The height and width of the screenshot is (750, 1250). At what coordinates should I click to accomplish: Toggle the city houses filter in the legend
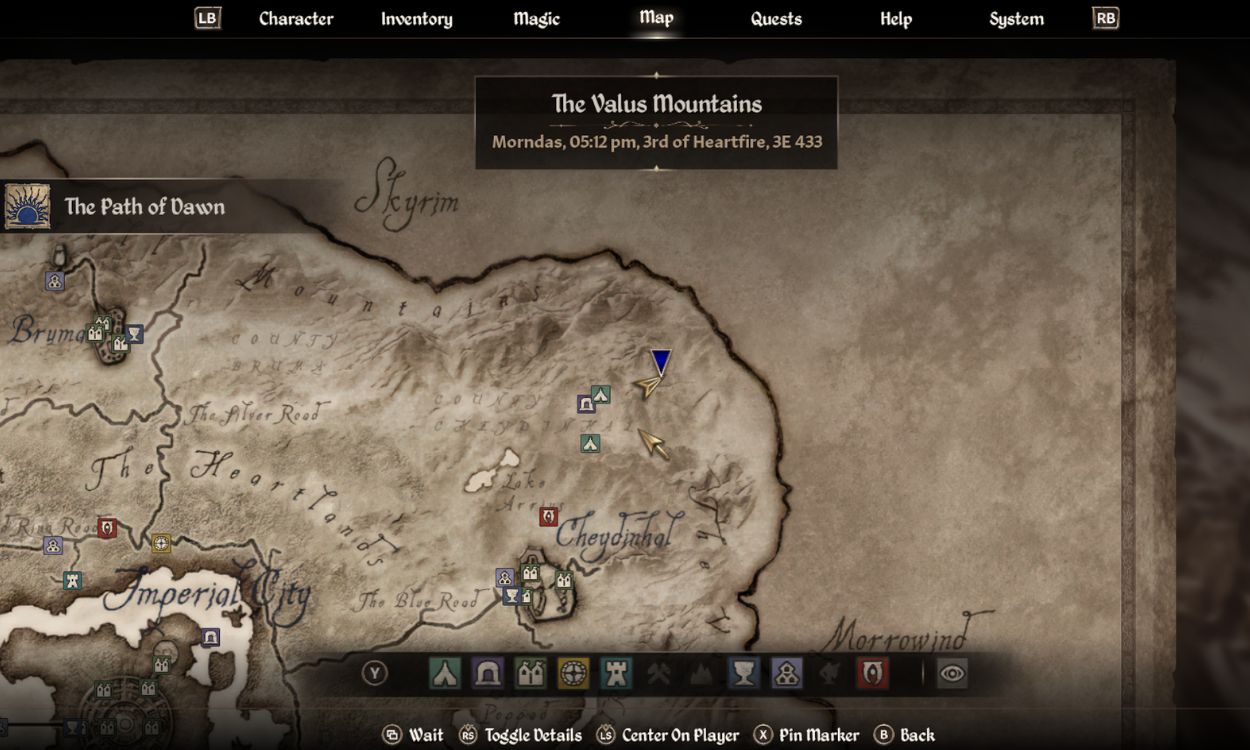pos(530,673)
